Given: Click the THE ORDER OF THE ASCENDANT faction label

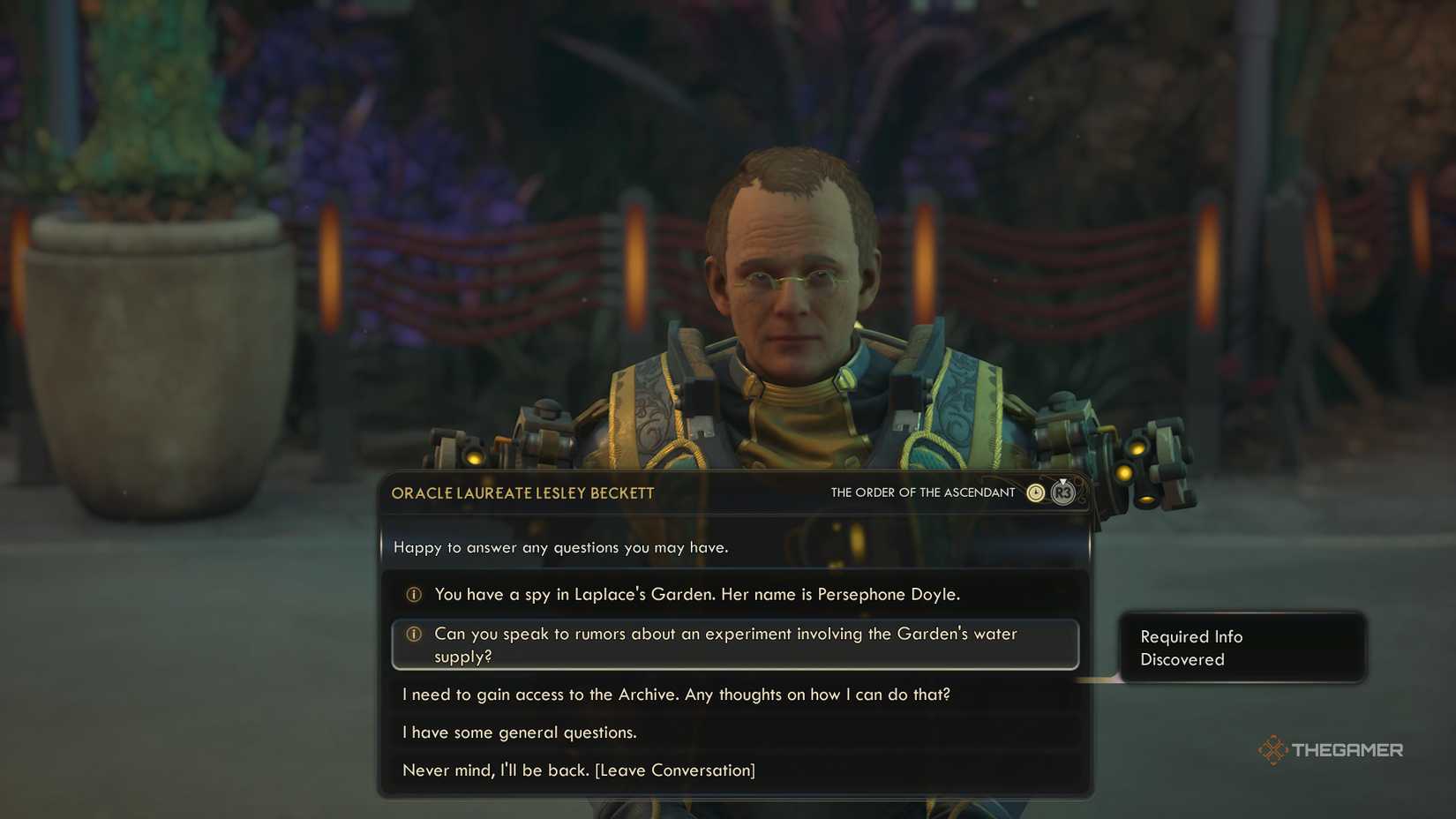Looking at the screenshot, I should [x=922, y=492].
